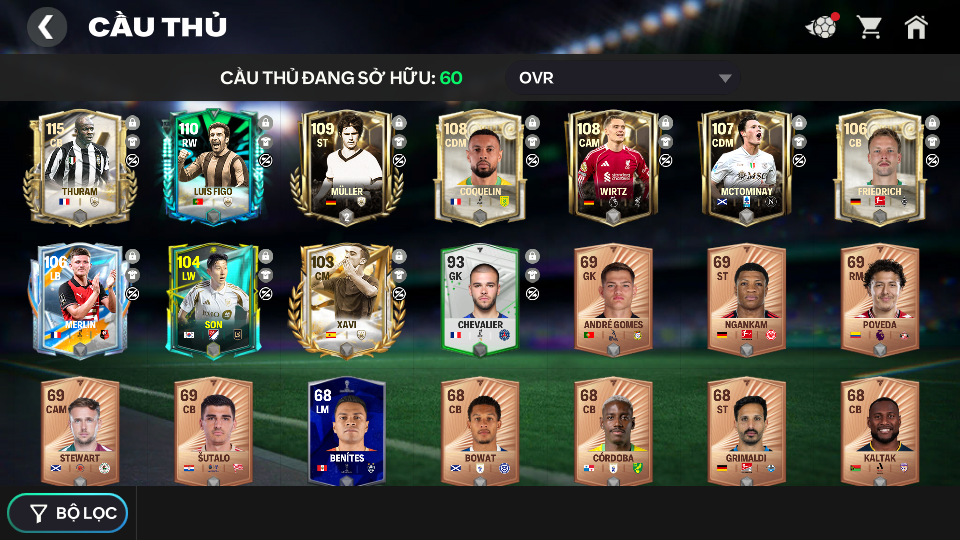Go back using the arrow button
Image resolution: width=960 pixels, height=540 pixels.
point(46,27)
